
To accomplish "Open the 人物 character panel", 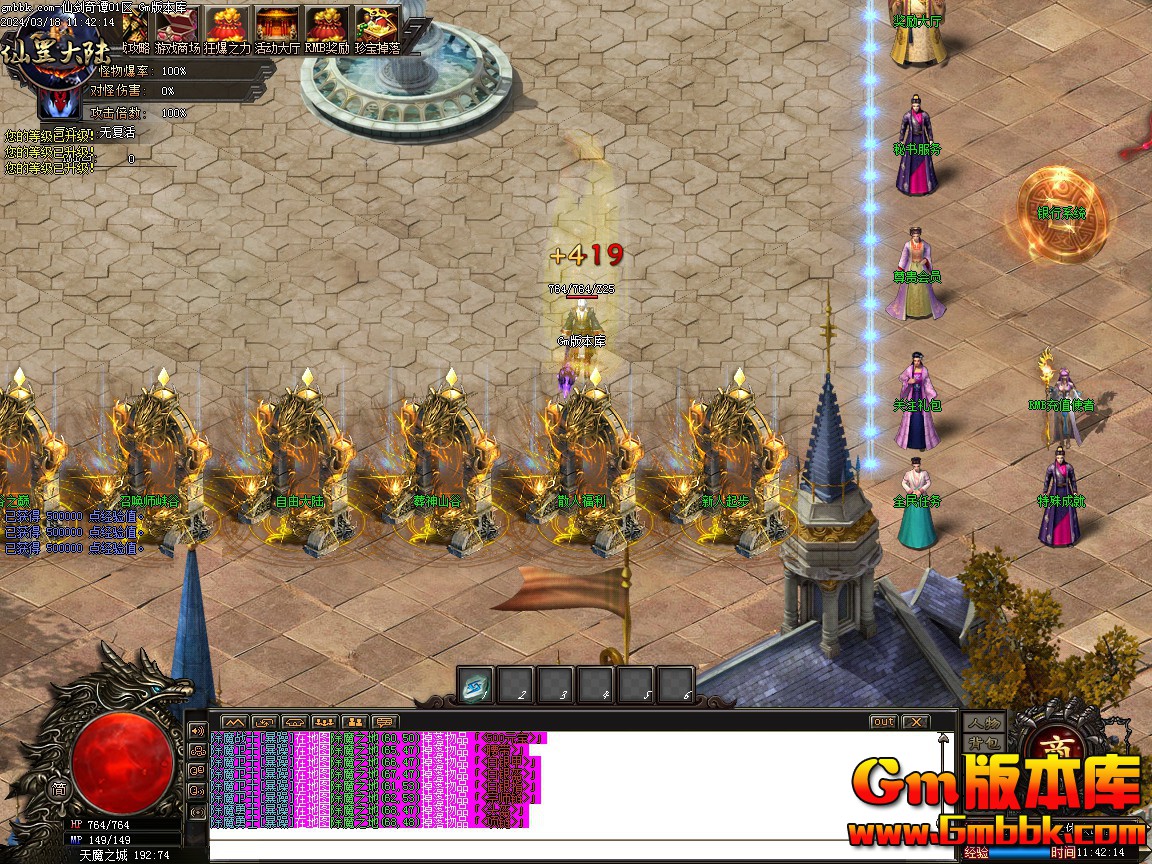I will [x=984, y=722].
